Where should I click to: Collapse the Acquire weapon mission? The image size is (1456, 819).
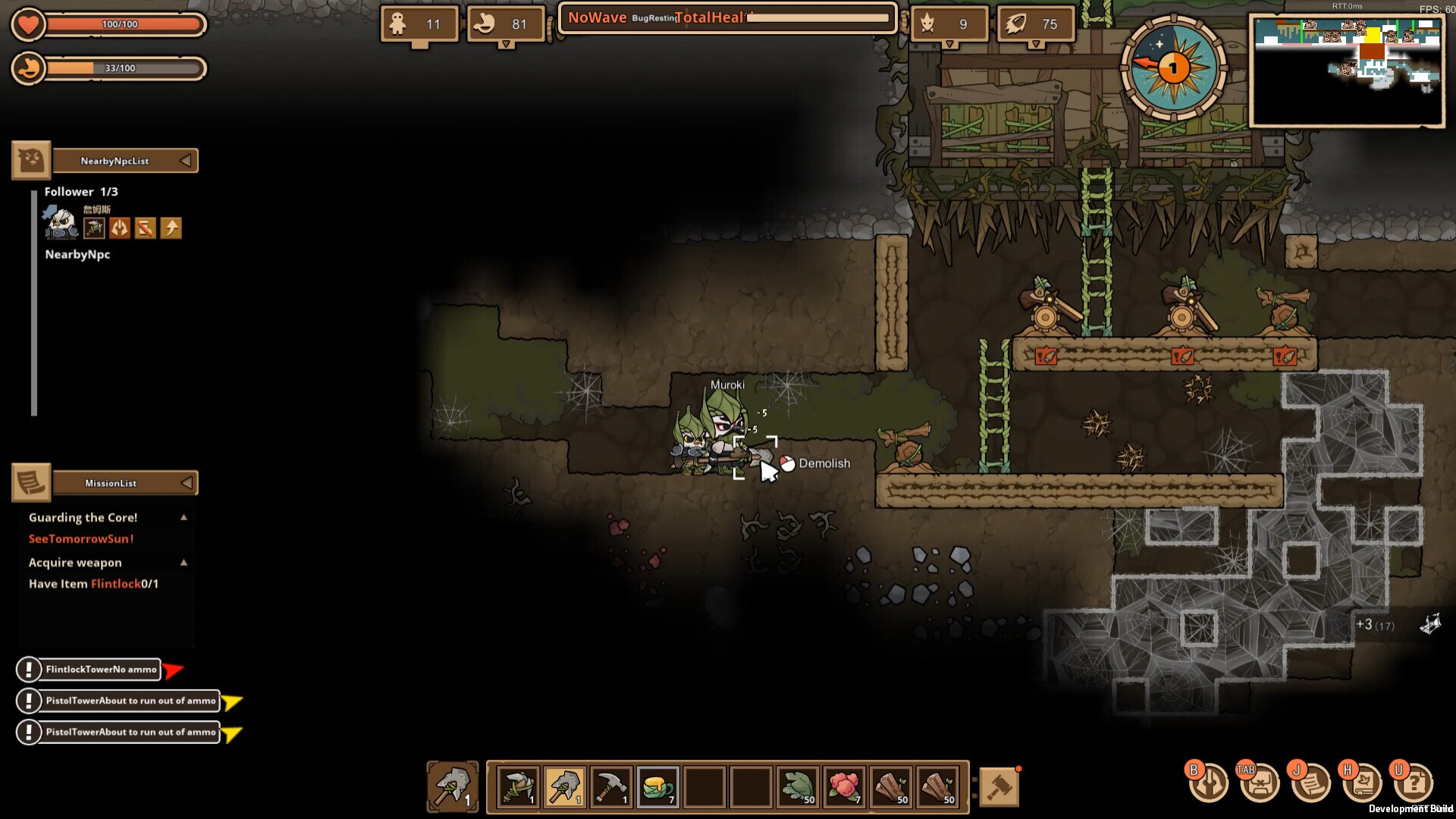coord(184,563)
